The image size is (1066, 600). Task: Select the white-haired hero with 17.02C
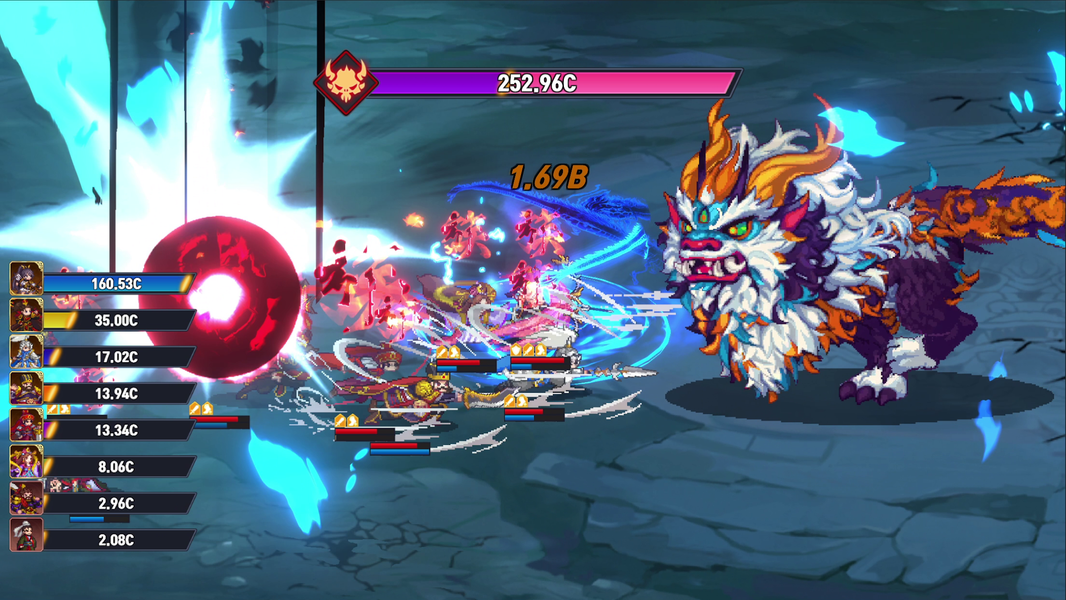coord(26,352)
